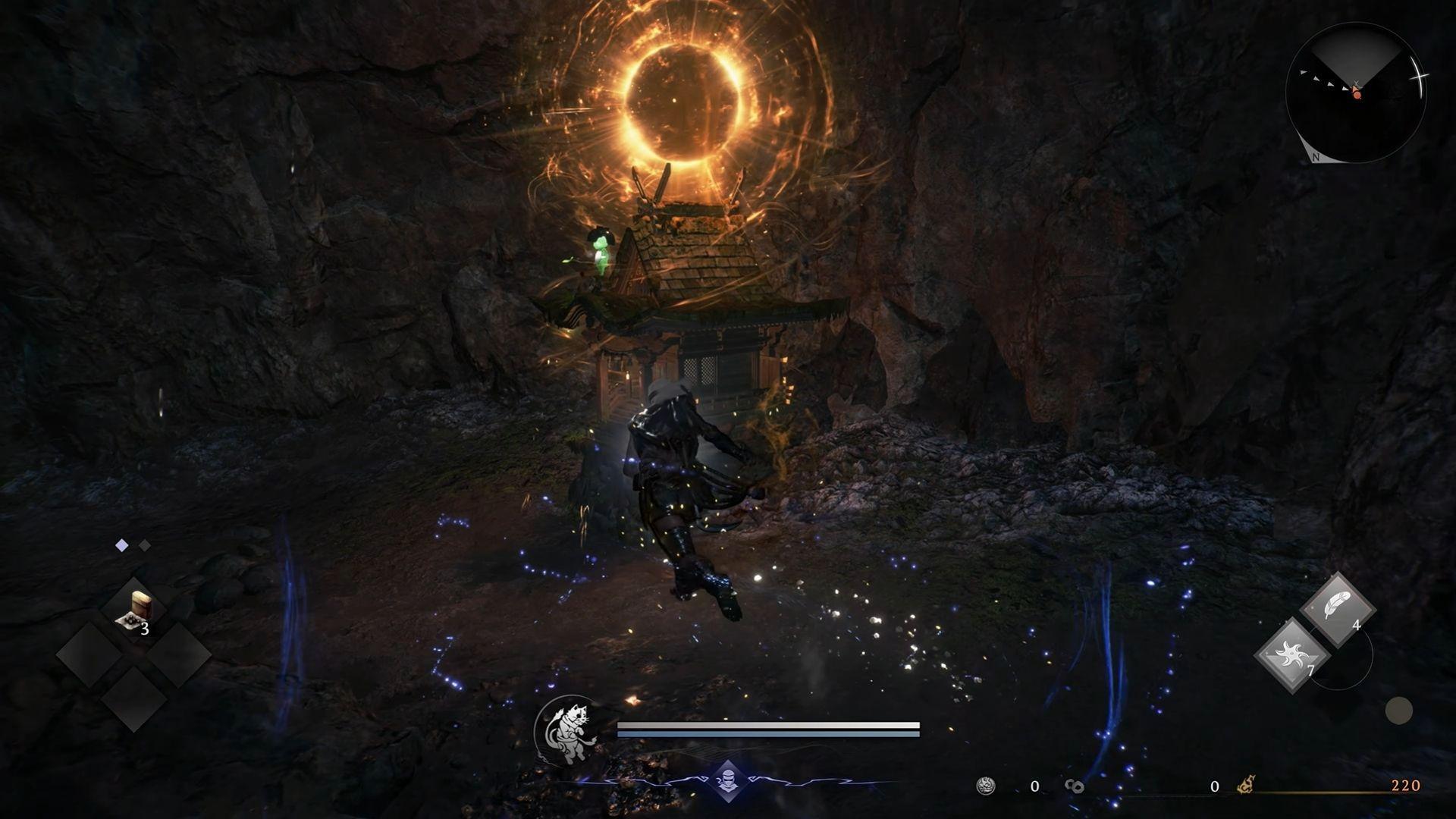Viewport: 1456px width, 819px height.
Task: Toggle the lit blue diamond status indicator
Action: pos(121,544)
